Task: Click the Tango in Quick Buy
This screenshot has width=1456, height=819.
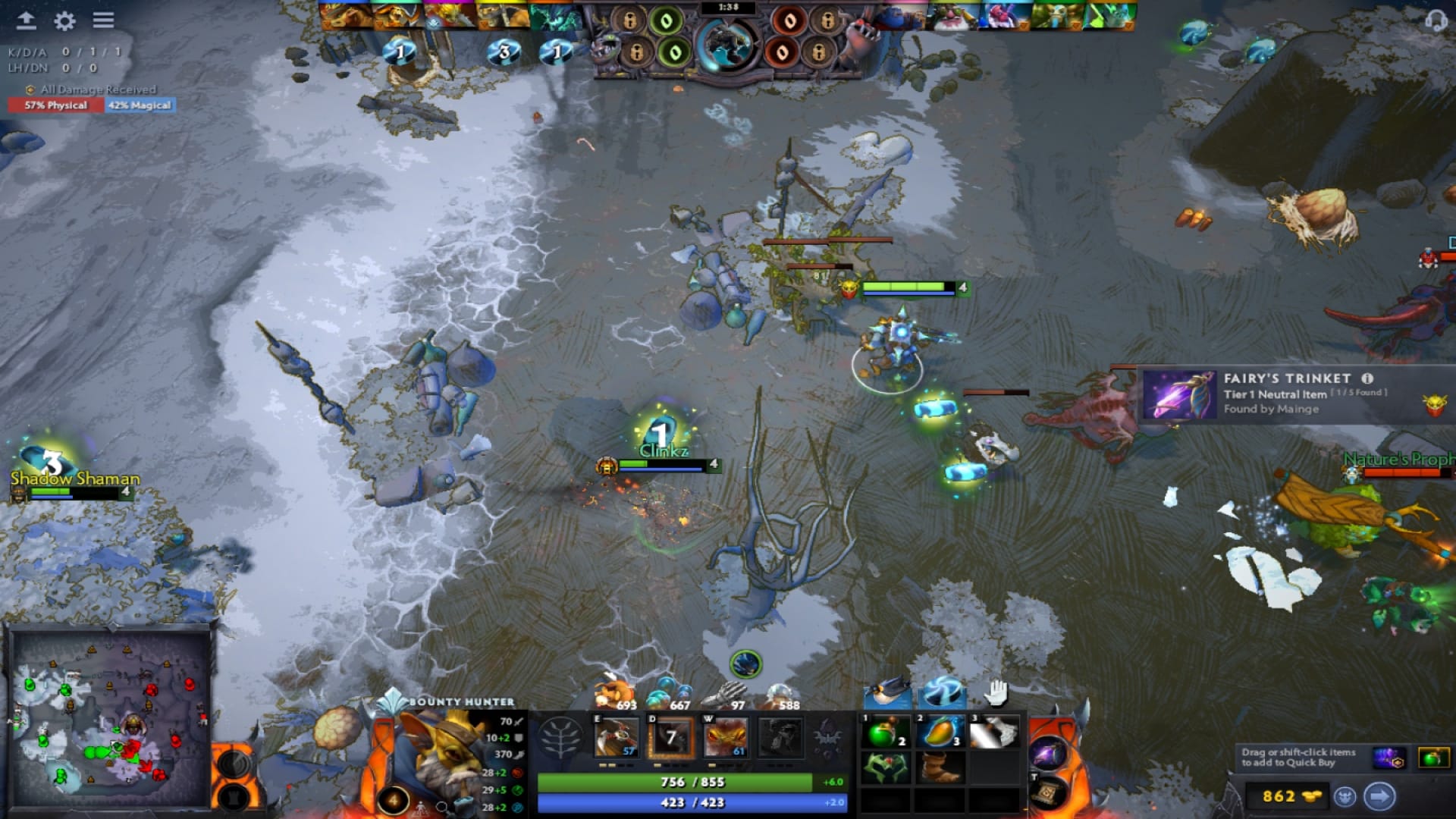Action: click(x=1432, y=758)
